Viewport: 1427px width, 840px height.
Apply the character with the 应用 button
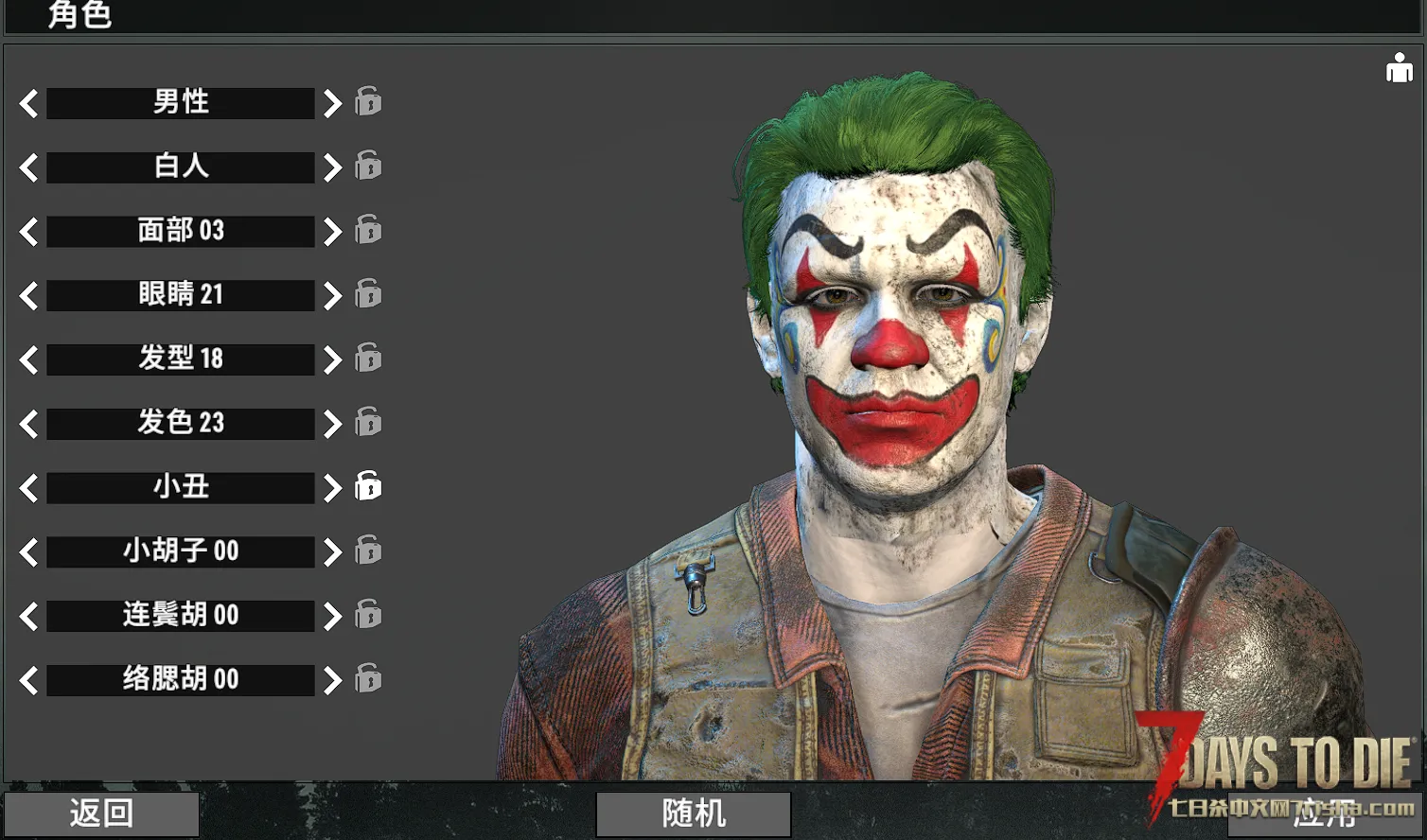pos(1325,815)
